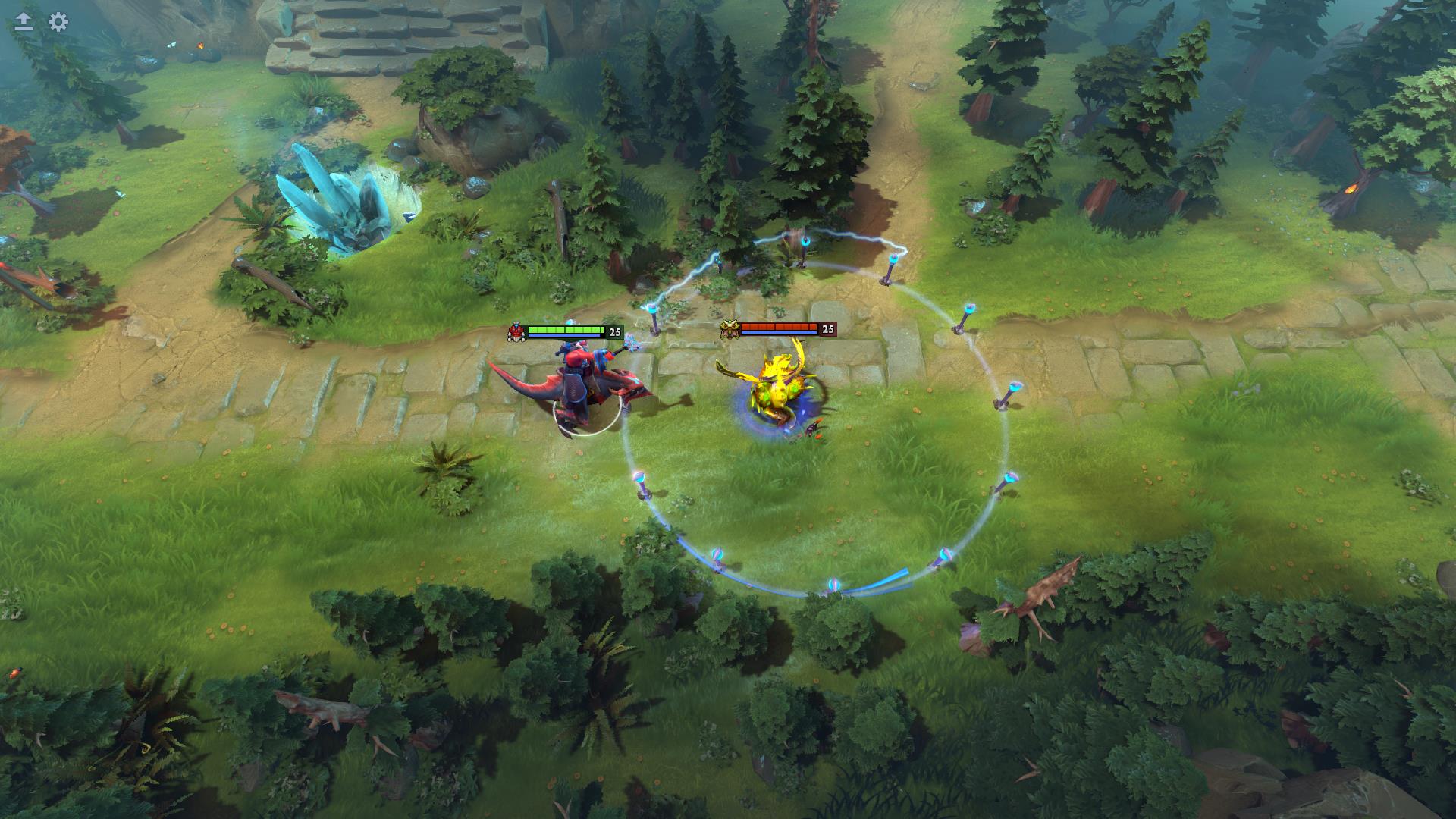The height and width of the screenshot is (819, 1456).
Task: Open the settings gear menu
Action: (58, 22)
